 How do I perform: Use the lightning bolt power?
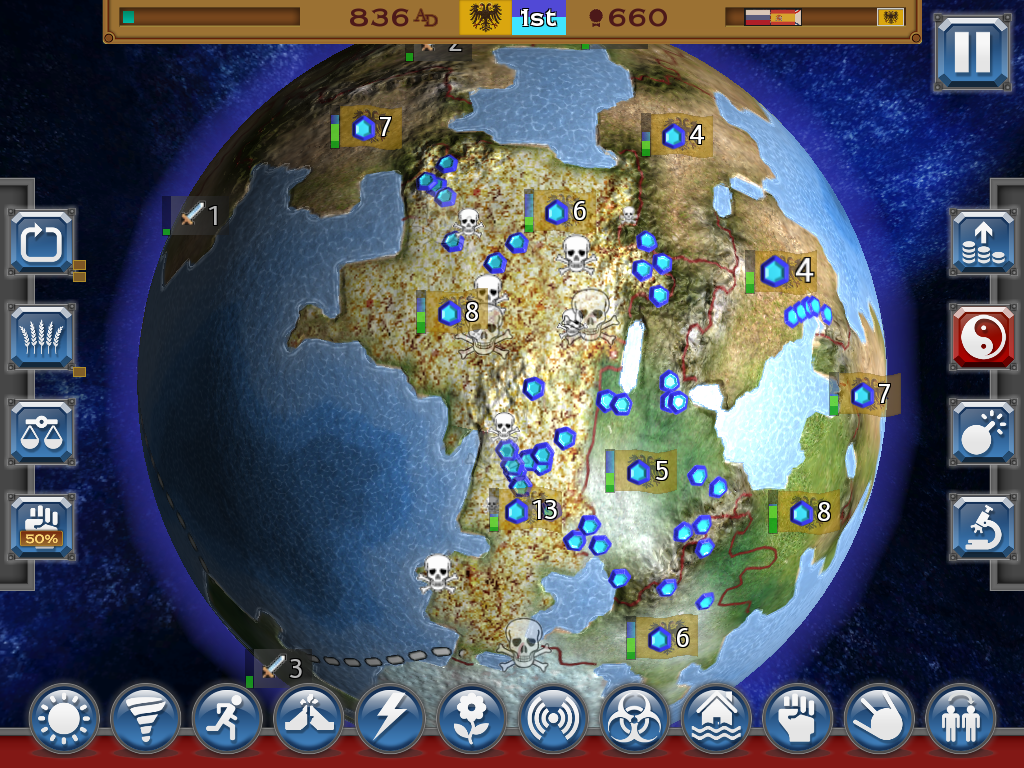click(390, 718)
